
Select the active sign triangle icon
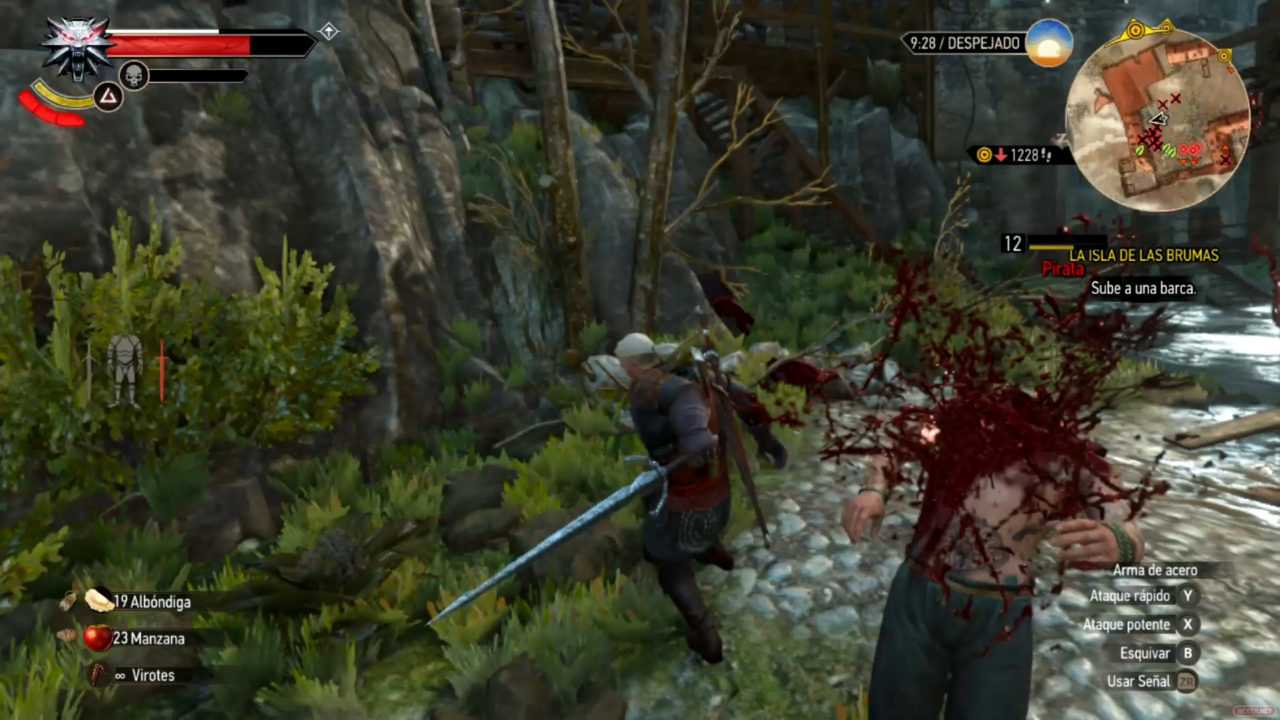107,97
